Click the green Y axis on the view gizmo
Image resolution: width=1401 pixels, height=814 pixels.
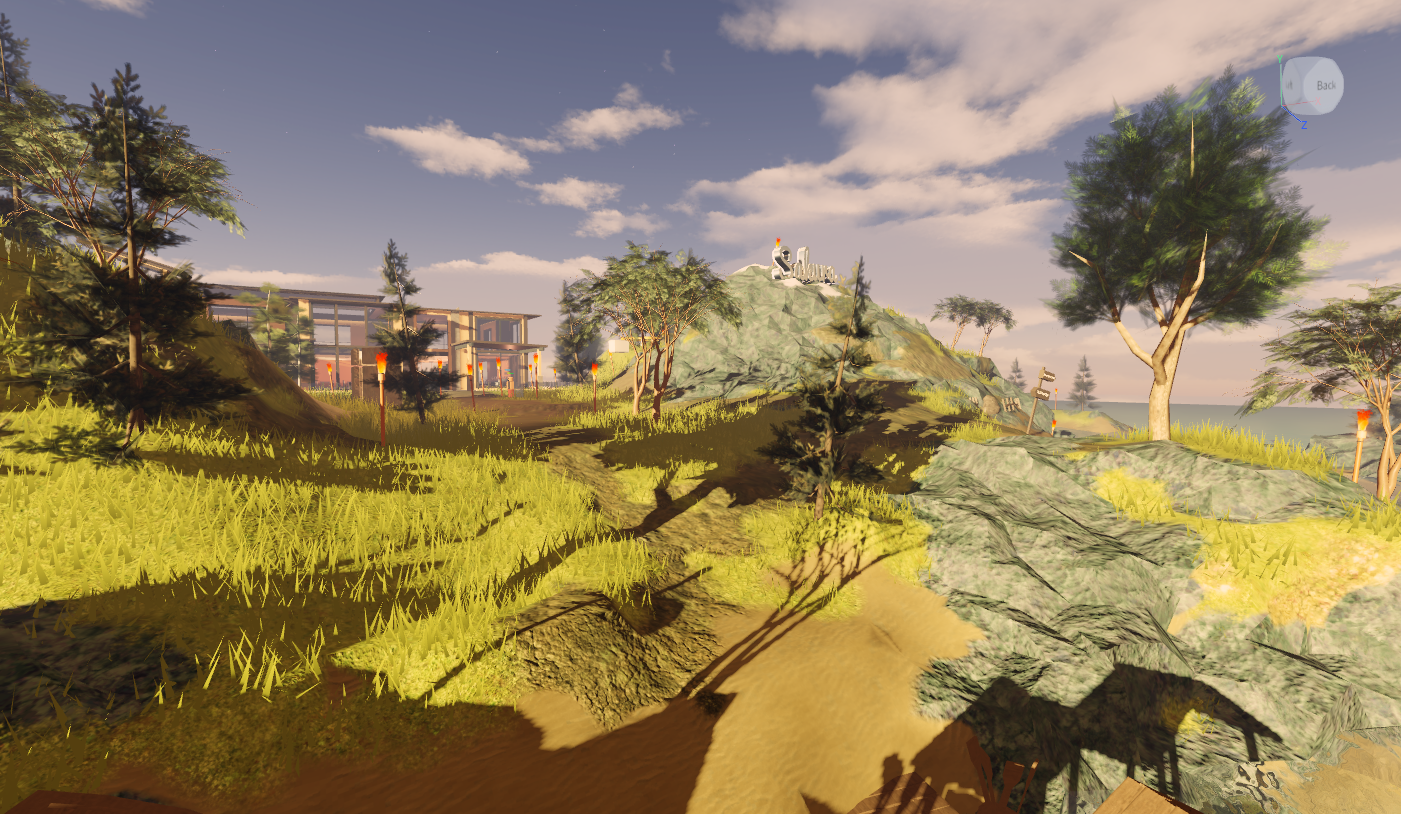[x=1281, y=58]
